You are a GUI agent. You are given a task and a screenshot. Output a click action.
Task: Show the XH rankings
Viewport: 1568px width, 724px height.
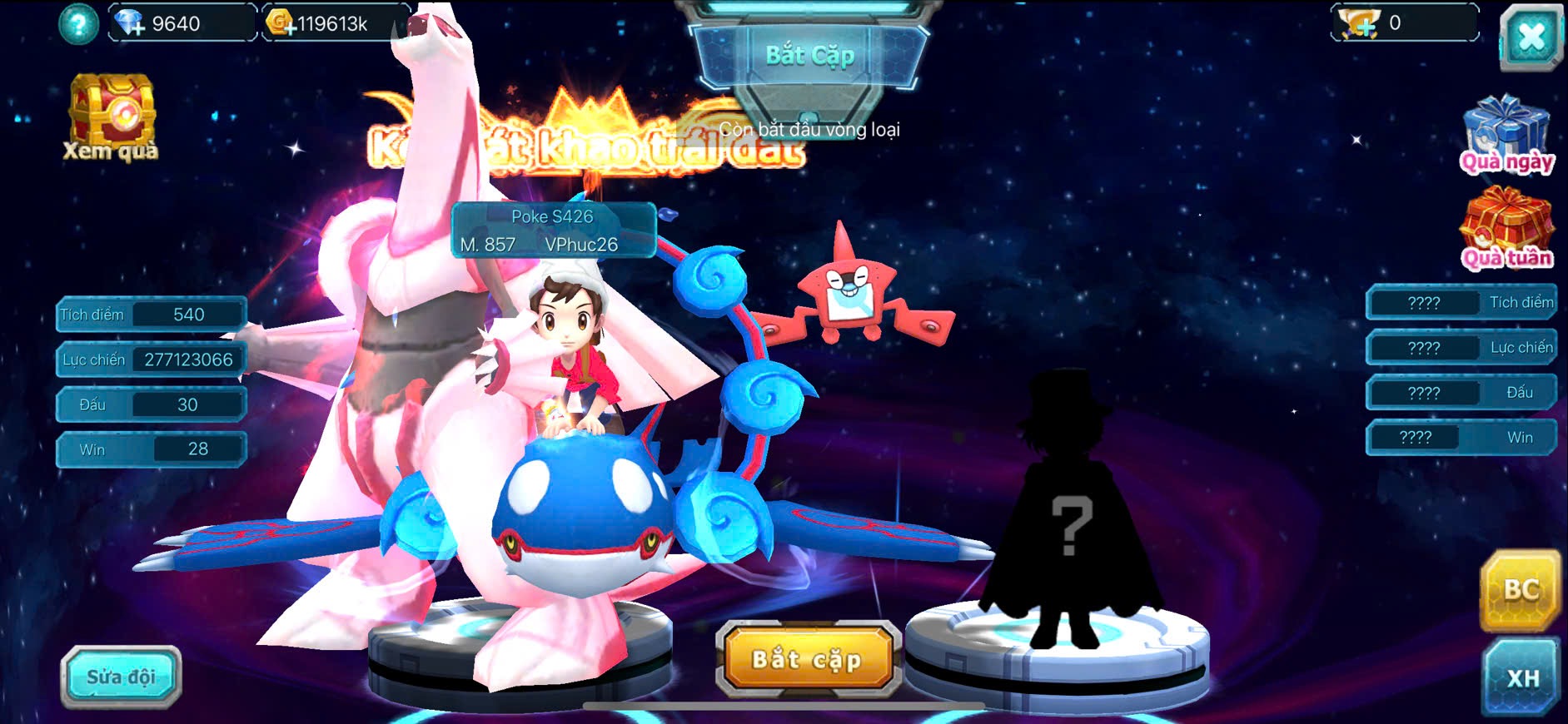[x=1521, y=677]
